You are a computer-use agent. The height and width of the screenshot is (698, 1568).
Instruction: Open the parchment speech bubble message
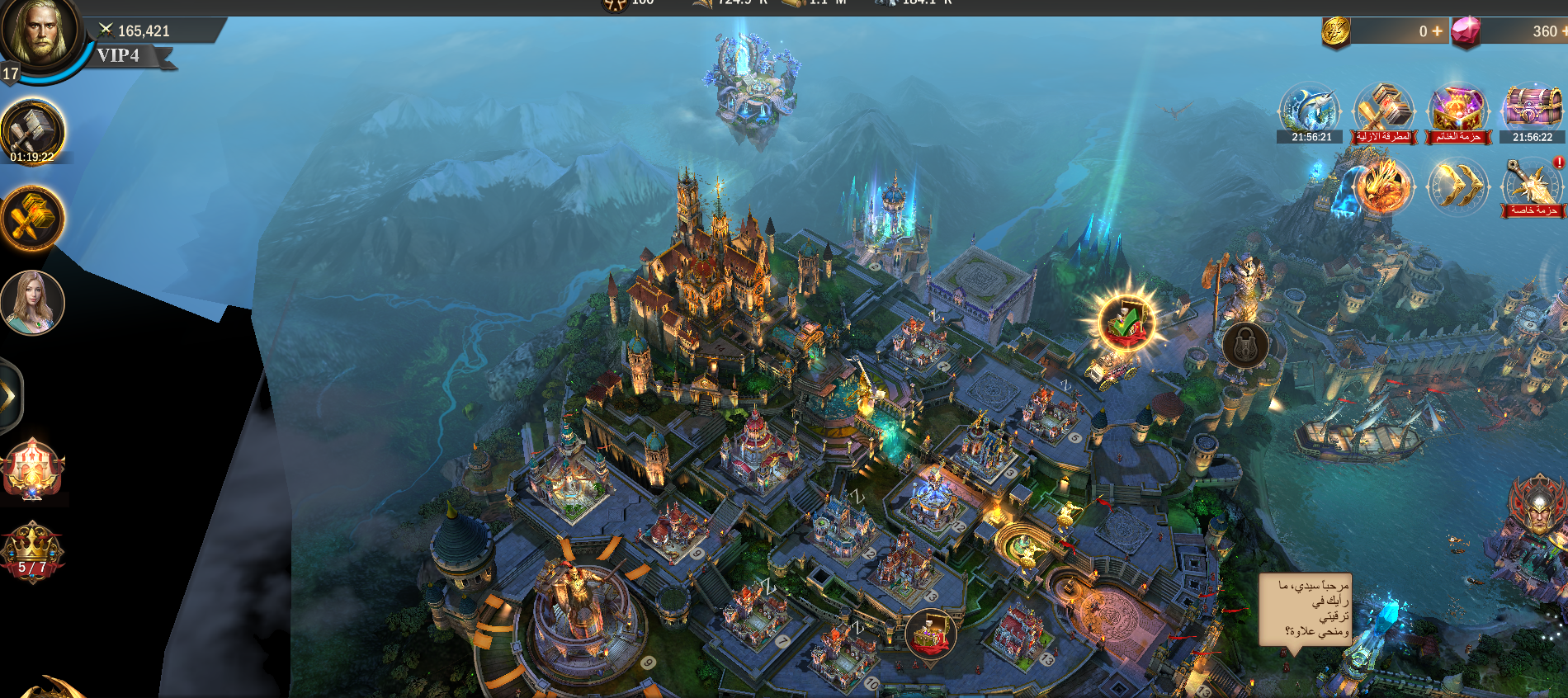(1305, 609)
